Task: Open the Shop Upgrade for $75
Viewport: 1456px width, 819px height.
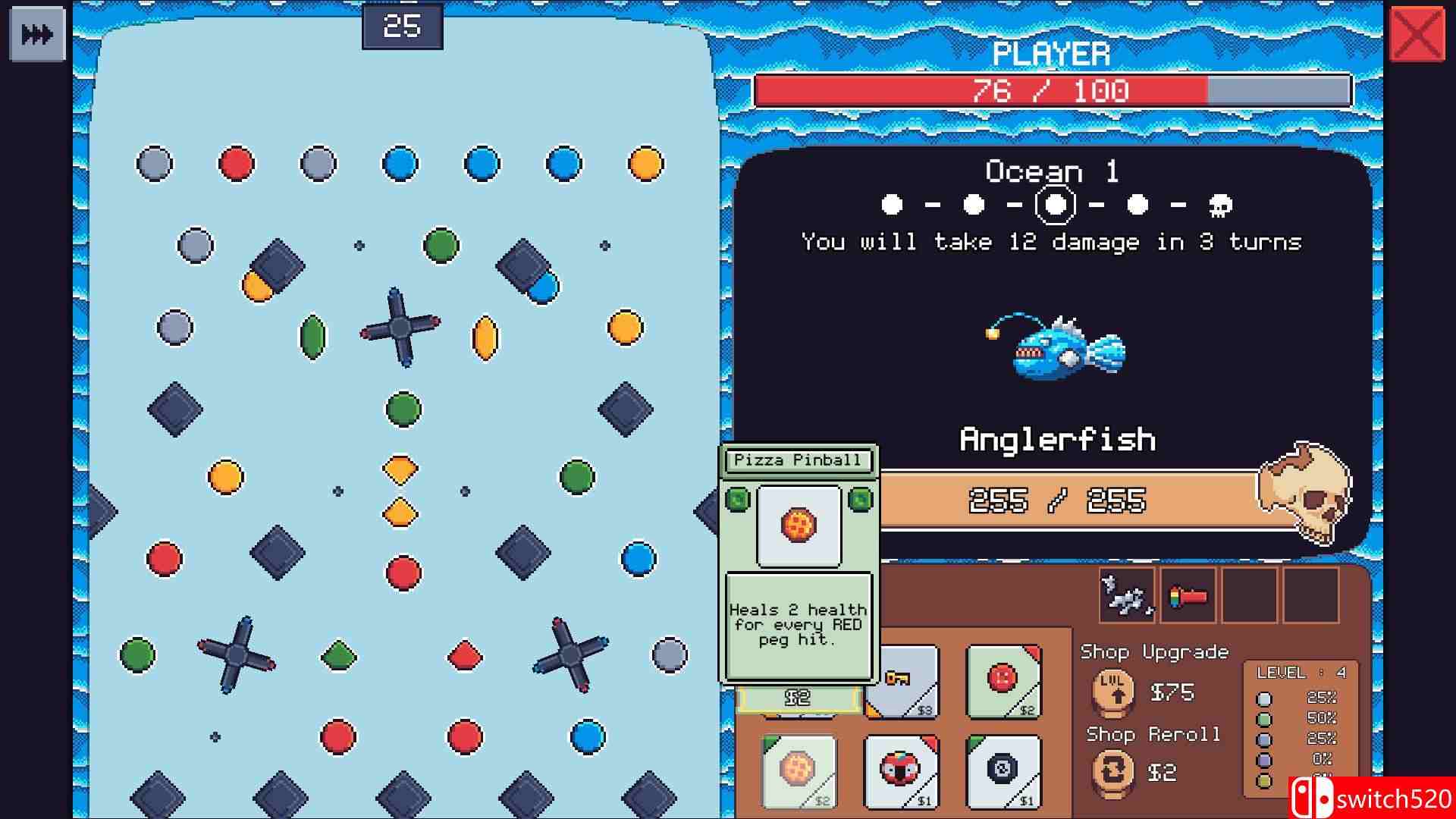Action: (x=1112, y=692)
